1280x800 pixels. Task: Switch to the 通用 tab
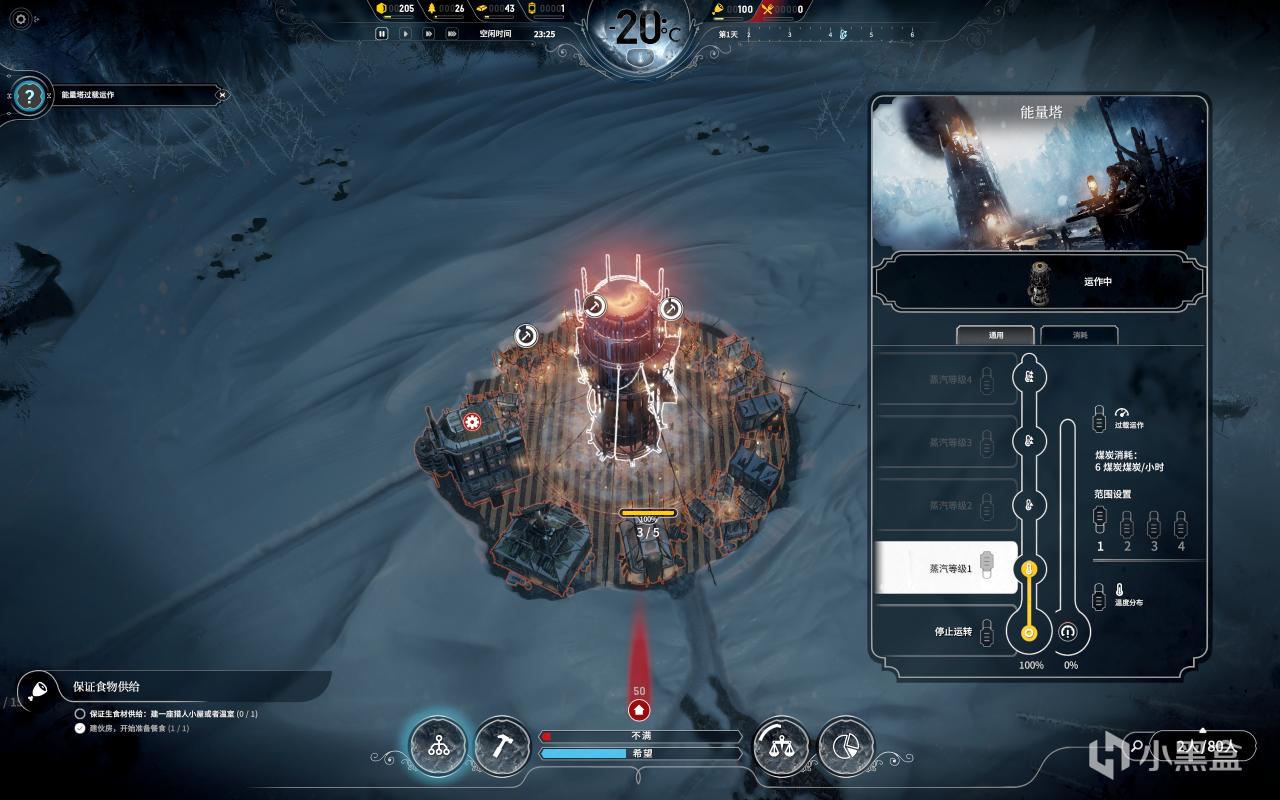pyautogui.click(x=996, y=335)
